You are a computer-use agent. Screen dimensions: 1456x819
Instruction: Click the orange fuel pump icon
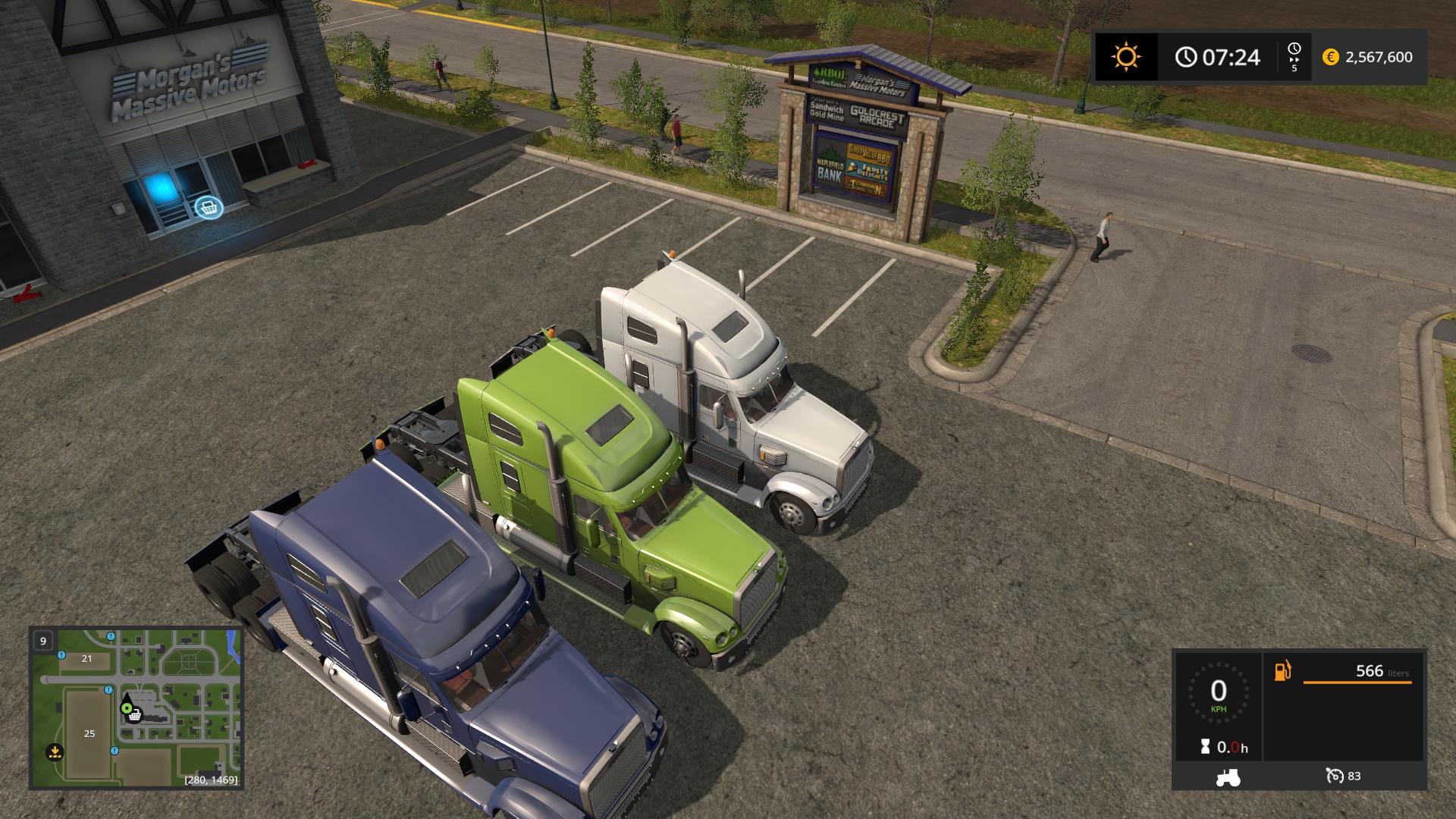pos(1282,671)
